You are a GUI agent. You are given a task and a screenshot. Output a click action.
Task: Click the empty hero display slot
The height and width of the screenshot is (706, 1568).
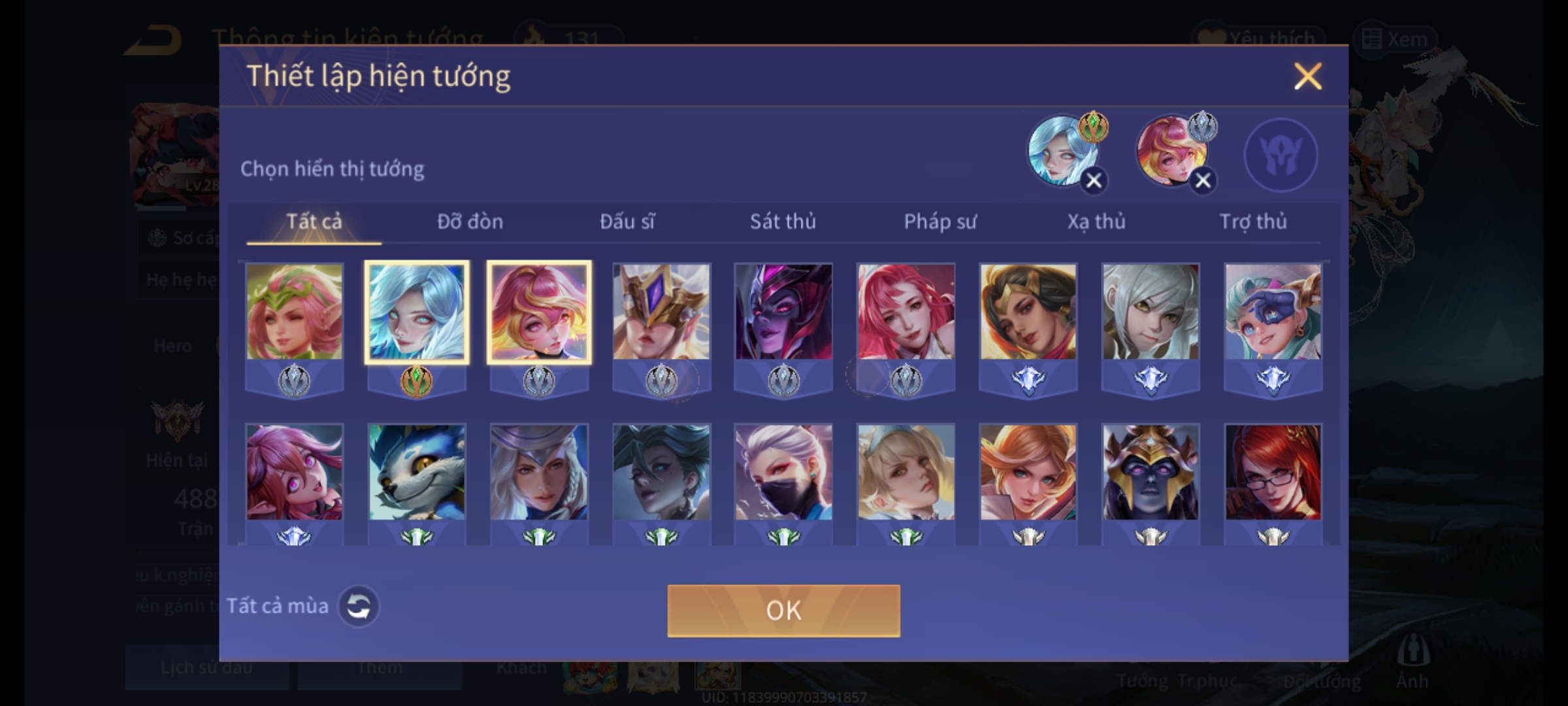tap(1281, 155)
